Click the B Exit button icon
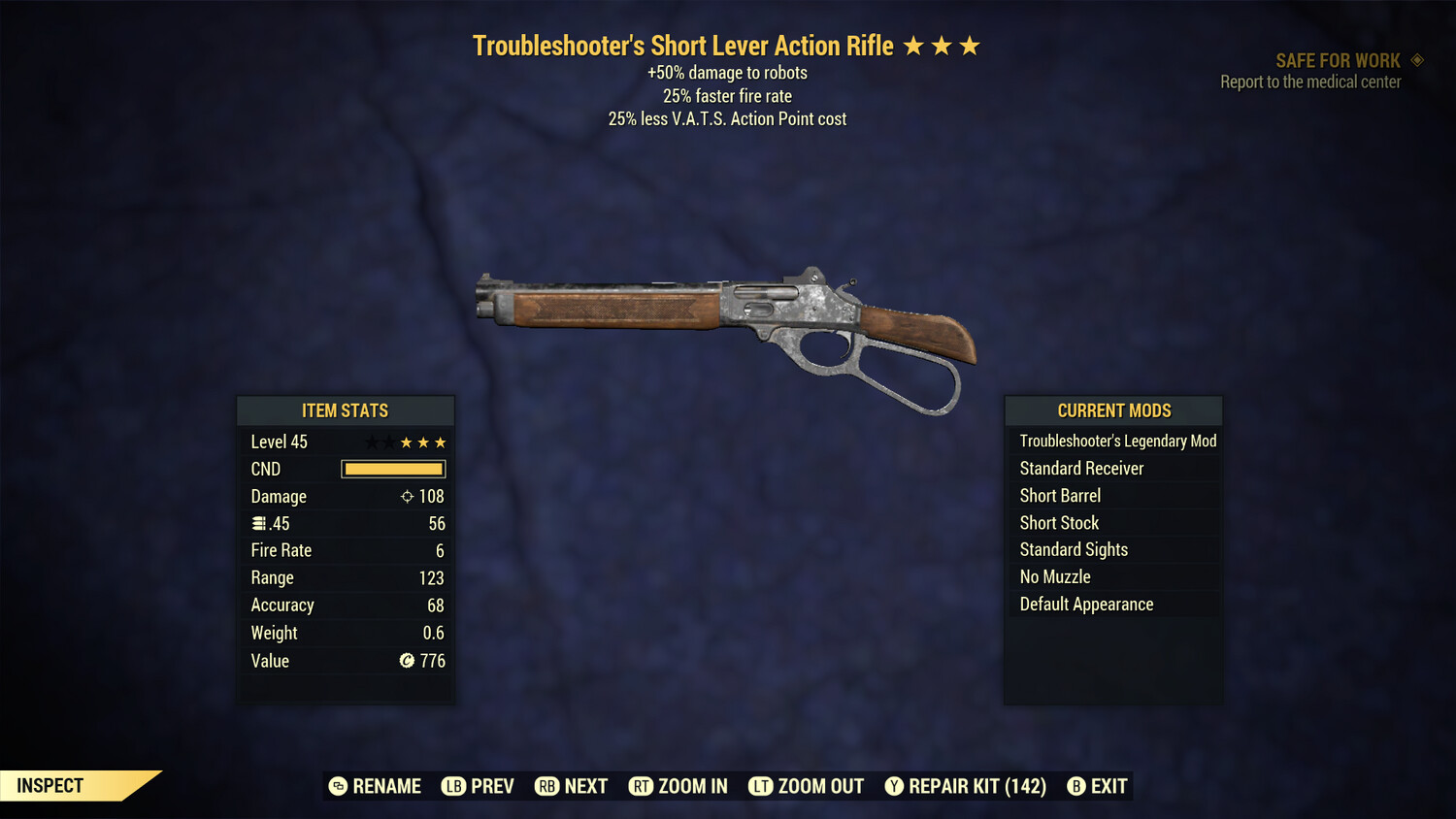Screen dimensions: 1456x819 tap(1076, 786)
